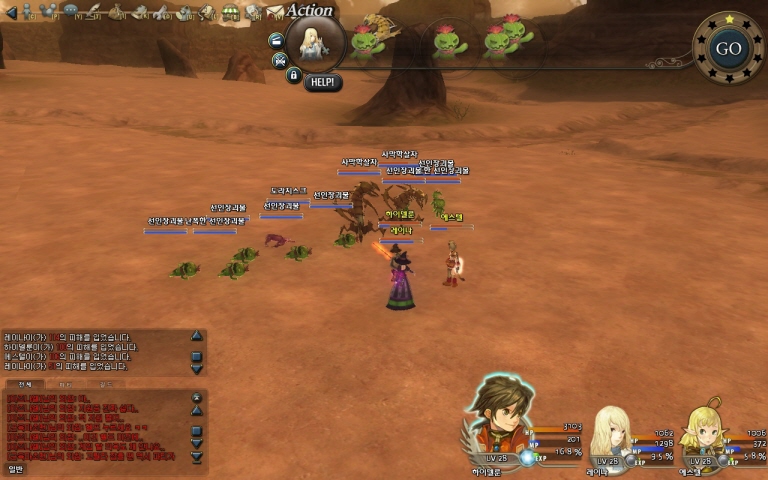The height and width of the screenshot is (480, 768).
Task: Select the blonde character Action portrait
Action: tap(315, 44)
